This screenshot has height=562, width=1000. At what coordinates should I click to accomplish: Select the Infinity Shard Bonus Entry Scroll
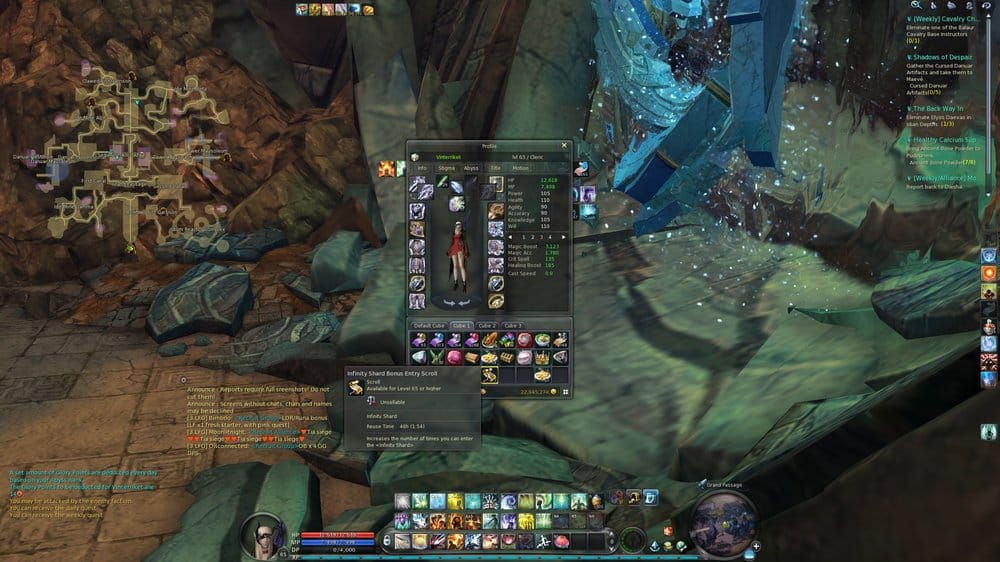coord(490,375)
